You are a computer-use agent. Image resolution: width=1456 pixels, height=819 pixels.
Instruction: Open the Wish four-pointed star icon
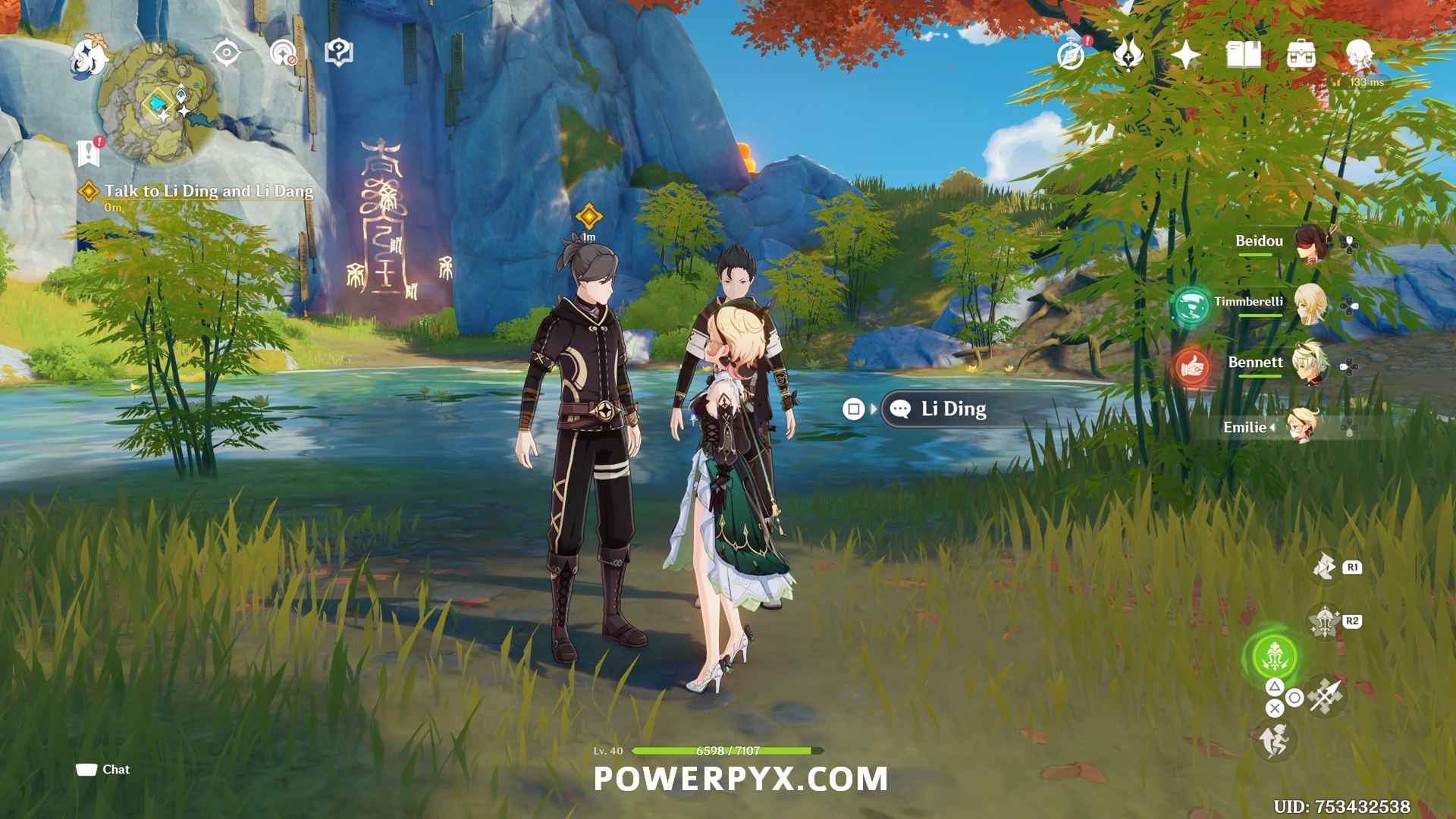click(1185, 55)
